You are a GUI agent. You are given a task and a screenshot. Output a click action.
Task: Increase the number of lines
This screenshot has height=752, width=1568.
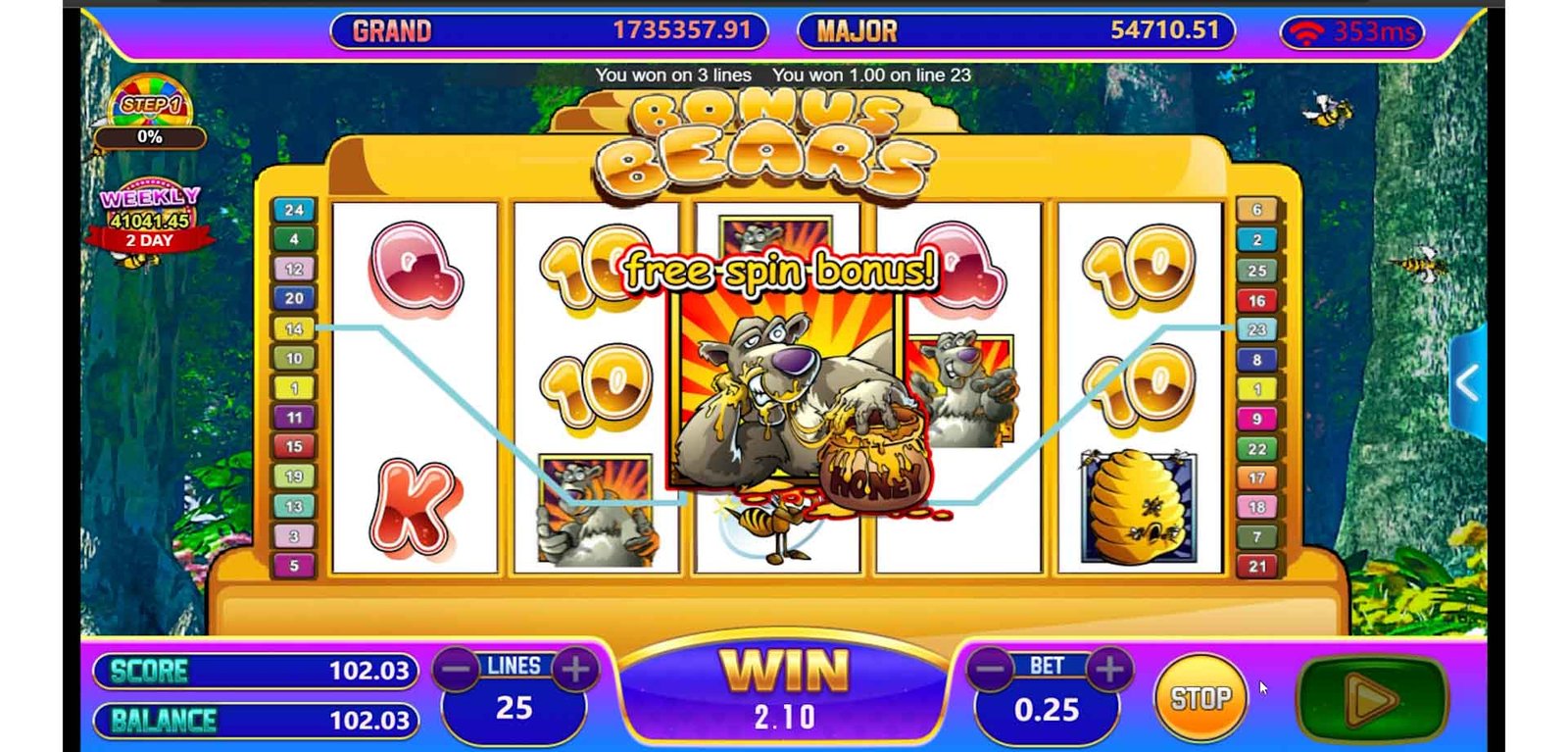click(575, 671)
